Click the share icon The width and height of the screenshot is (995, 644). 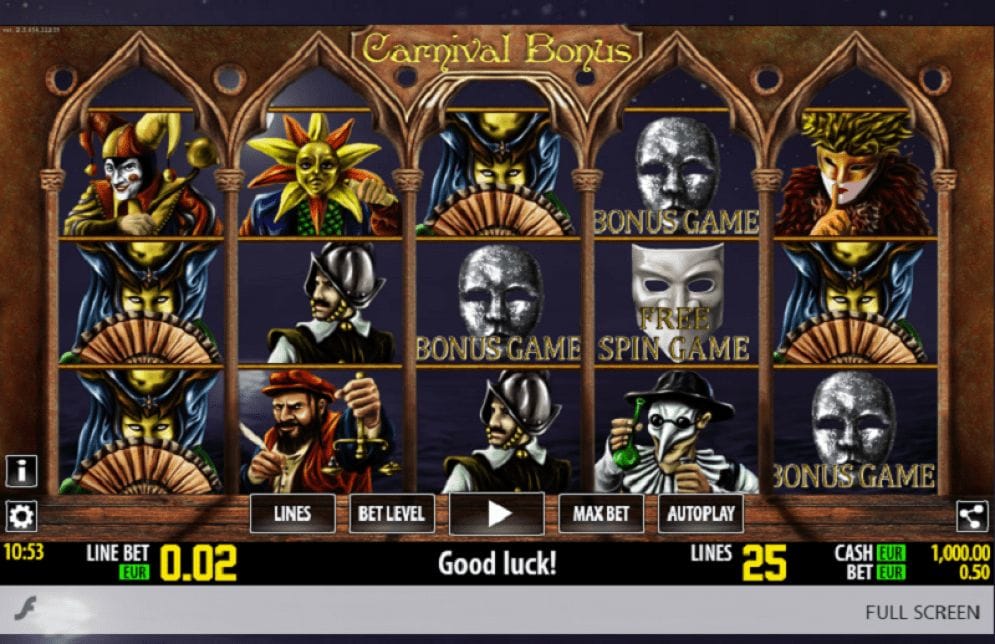coord(972,516)
